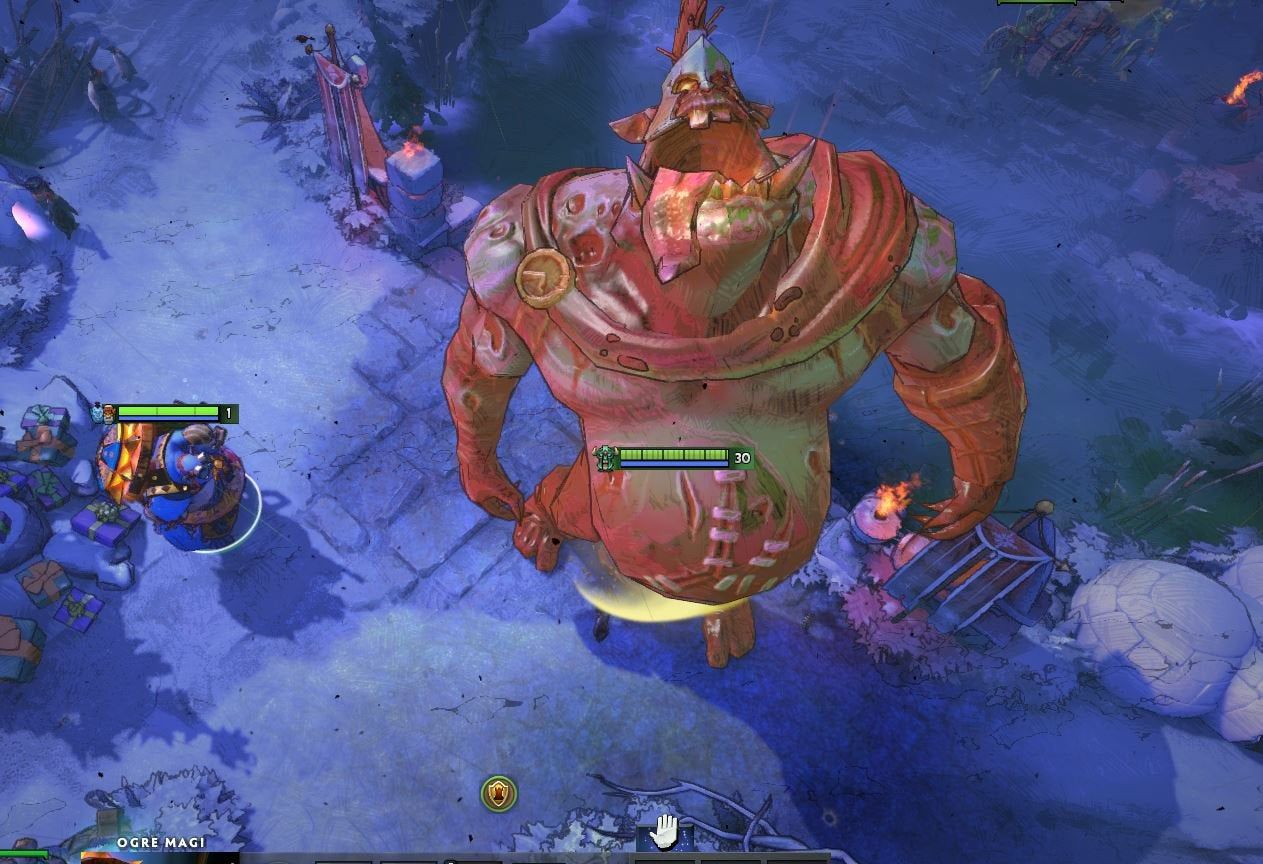Click the shield buff icon above the HUD
This screenshot has width=1263, height=864.
[498, 794]
